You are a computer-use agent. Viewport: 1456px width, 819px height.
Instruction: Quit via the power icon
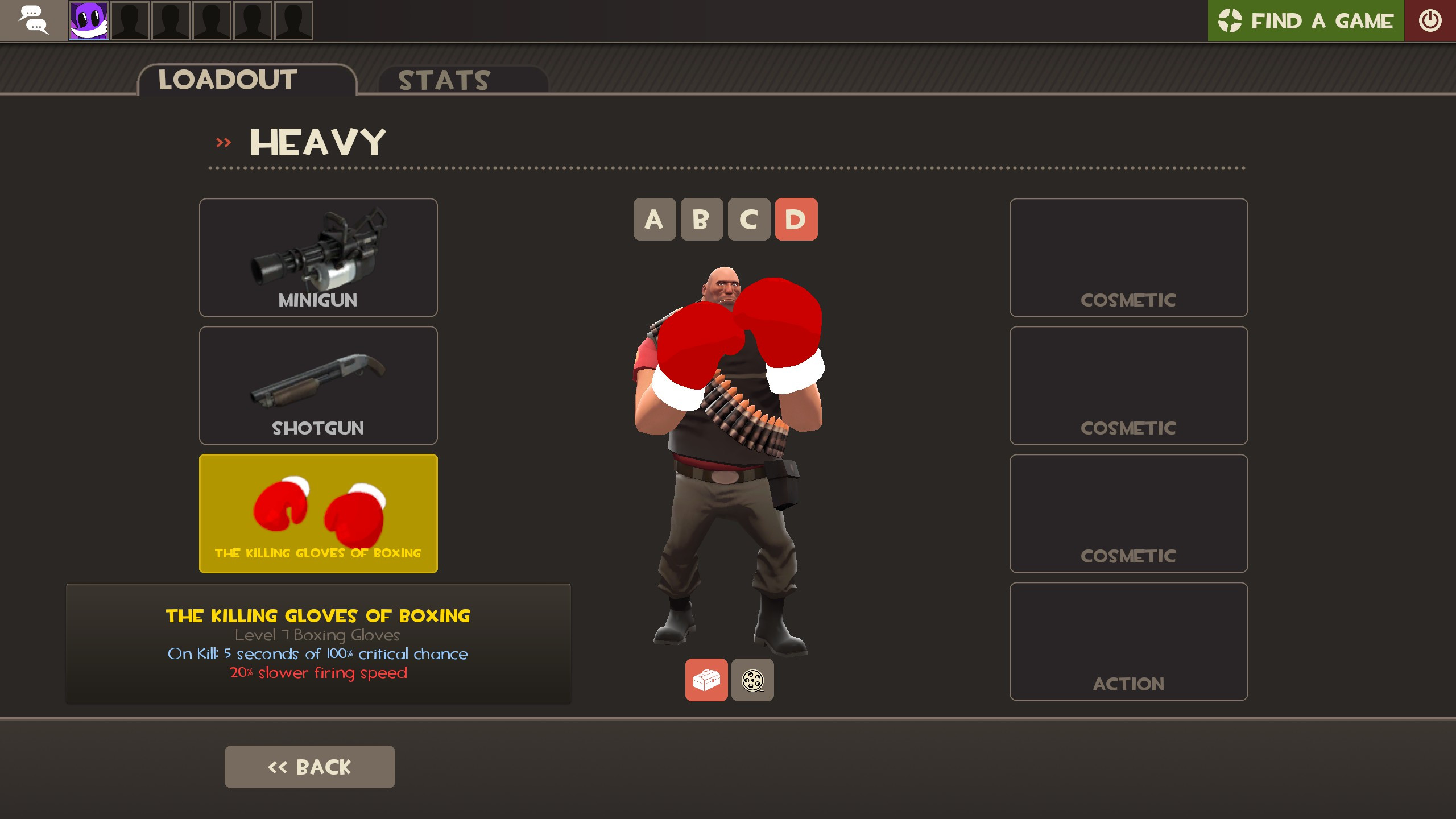(1430, 20)
